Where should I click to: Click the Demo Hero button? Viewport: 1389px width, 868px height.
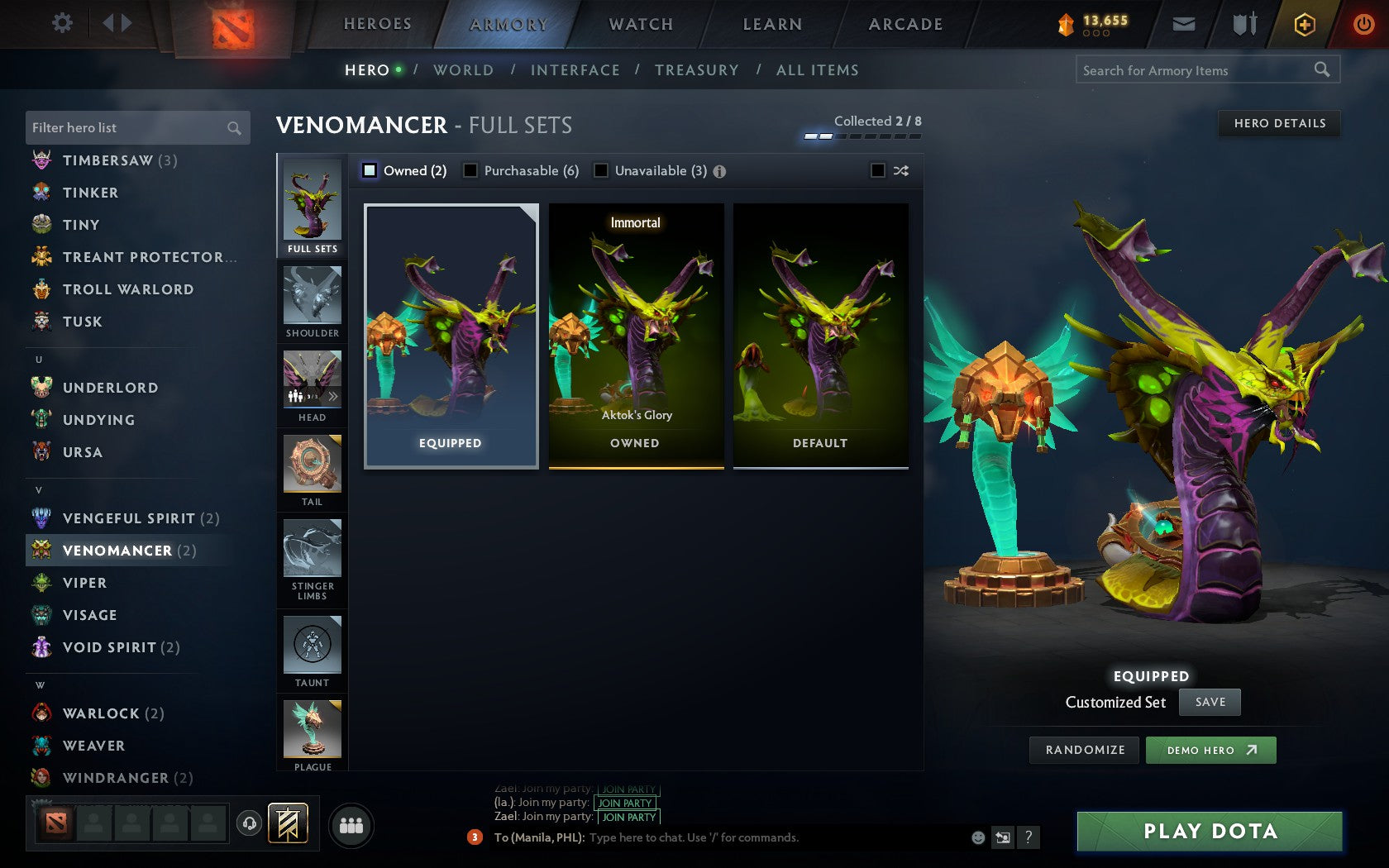1210,751
